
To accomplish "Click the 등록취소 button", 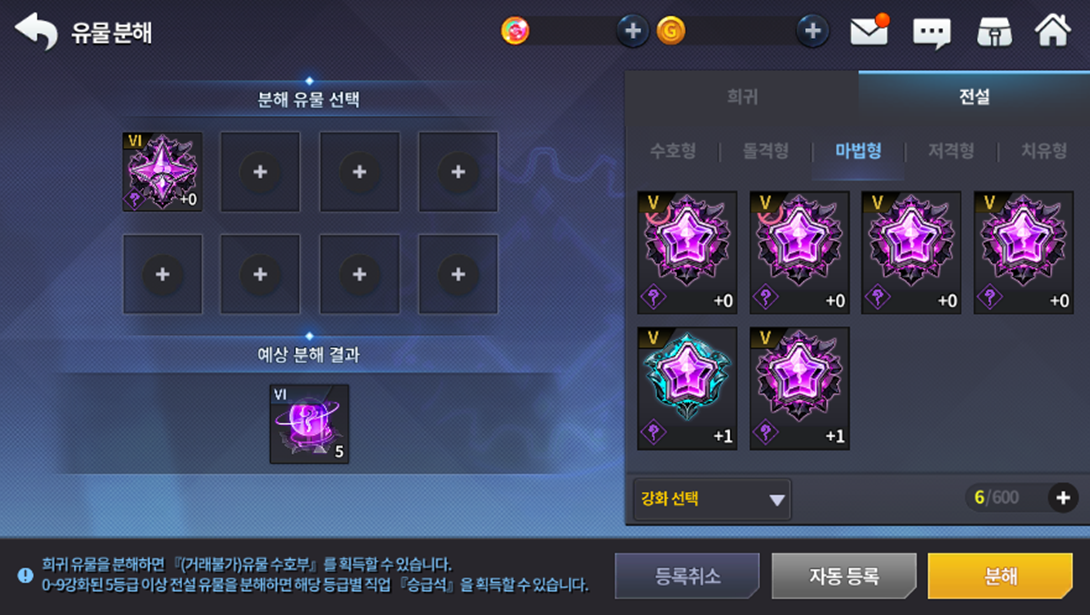I will (x=687, y=576).
